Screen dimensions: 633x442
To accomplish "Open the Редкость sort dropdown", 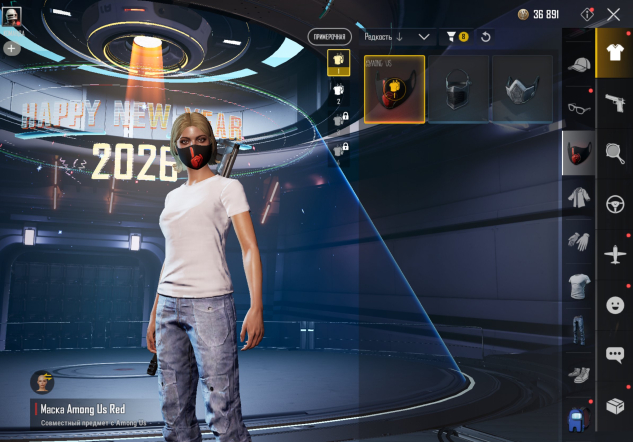I will (397, 36).
